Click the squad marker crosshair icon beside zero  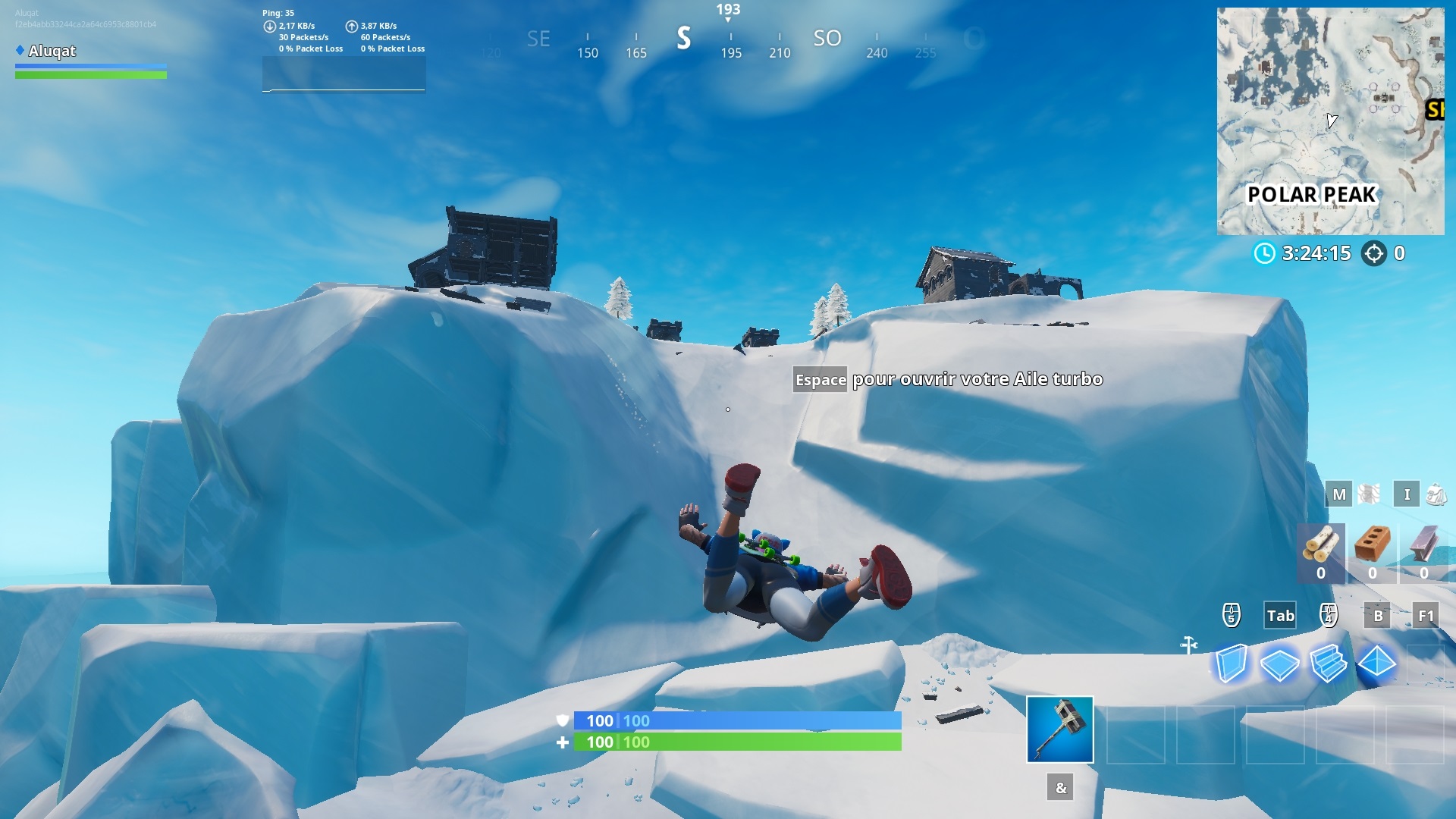tap(1375, 254)
